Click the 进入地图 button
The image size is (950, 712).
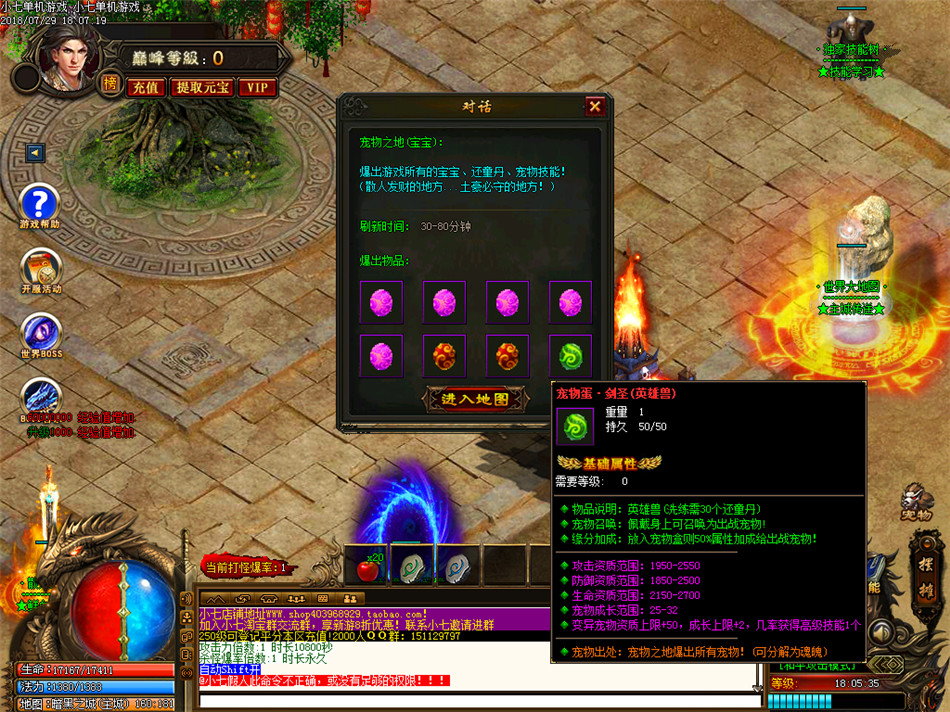pyautogui.click(x=475, y=398)
